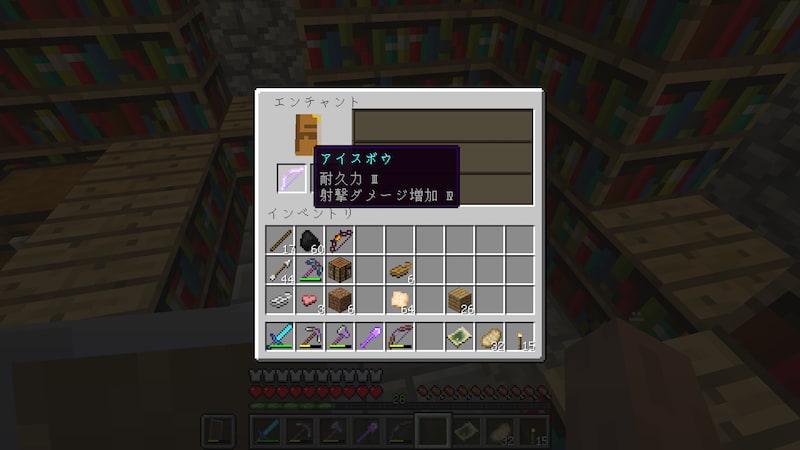Pick up the oak boat item
Viewport: 800px width, 450px height.
tap(400, 269)
